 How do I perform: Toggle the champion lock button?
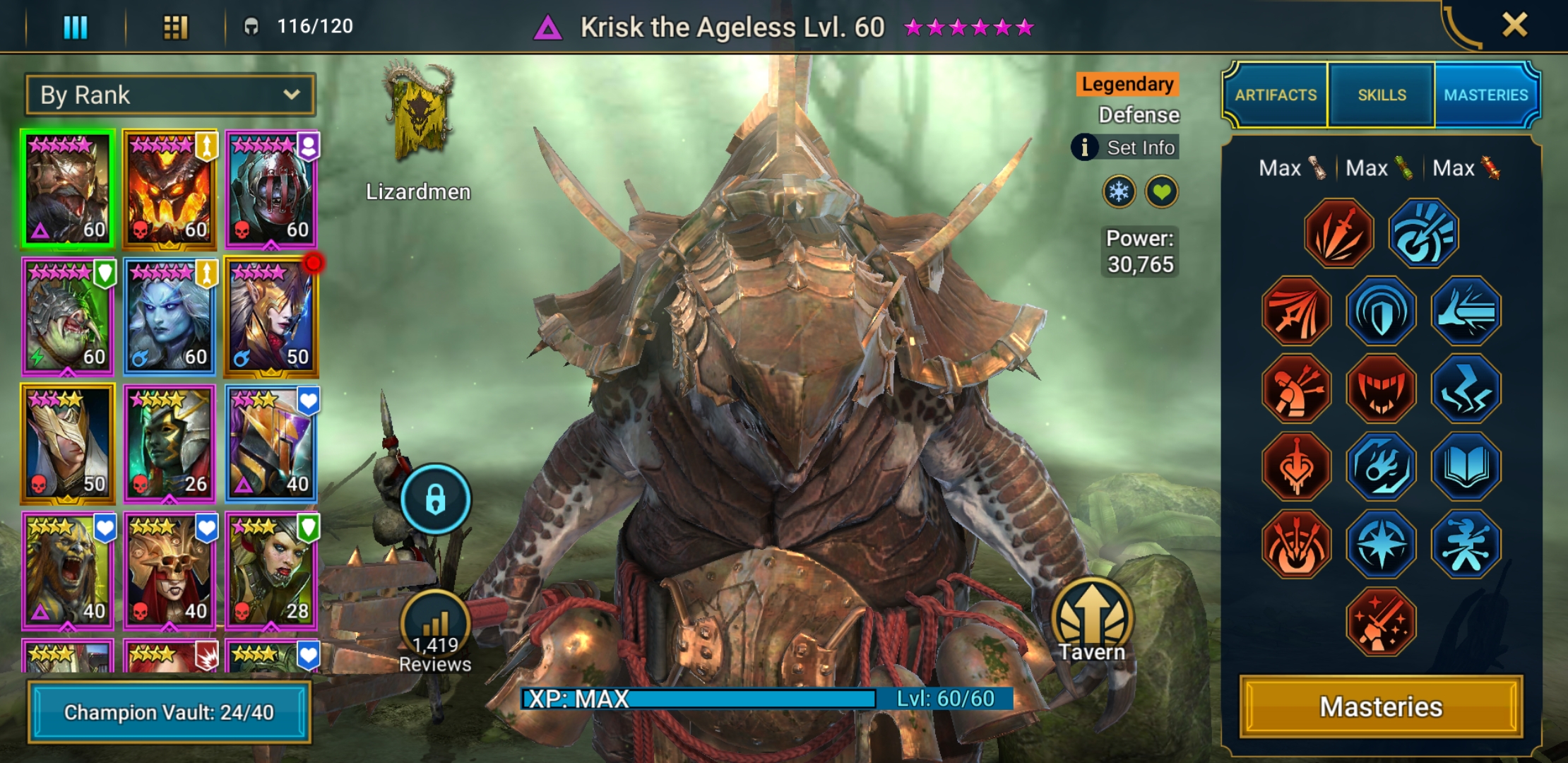tap(435, 499)
